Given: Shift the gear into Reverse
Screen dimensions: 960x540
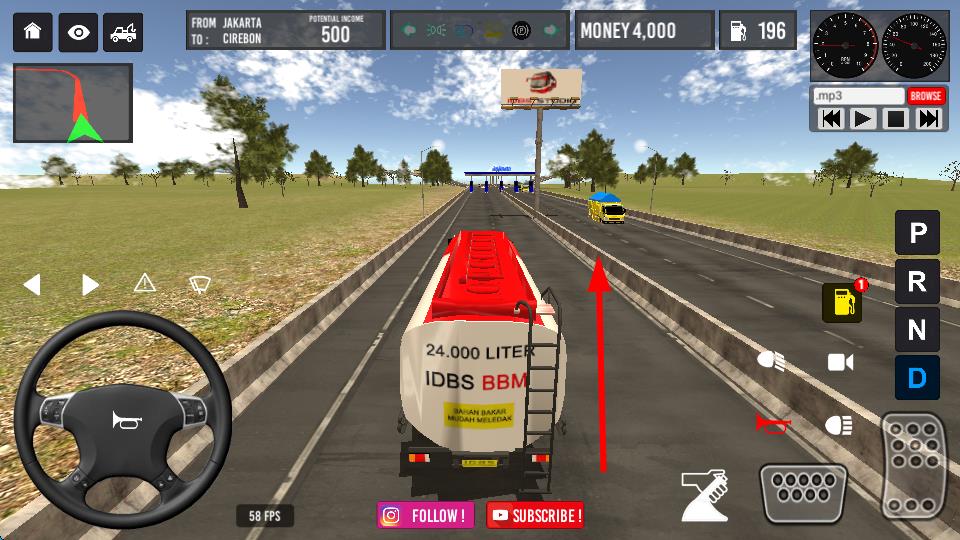Looking at the screenshot, I should pos(917,282).
